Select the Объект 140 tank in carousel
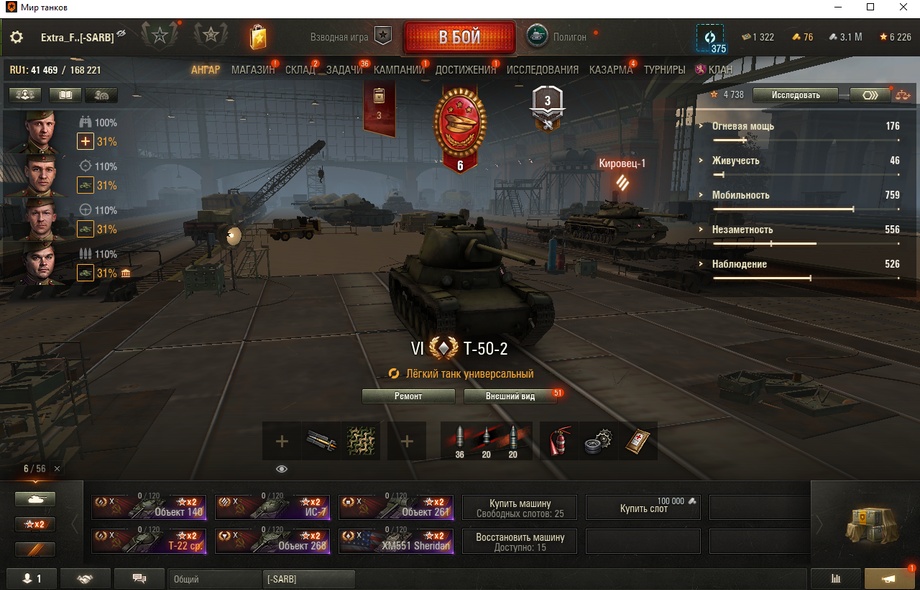This screenshot has height=590, width=920. coord(149,508)
